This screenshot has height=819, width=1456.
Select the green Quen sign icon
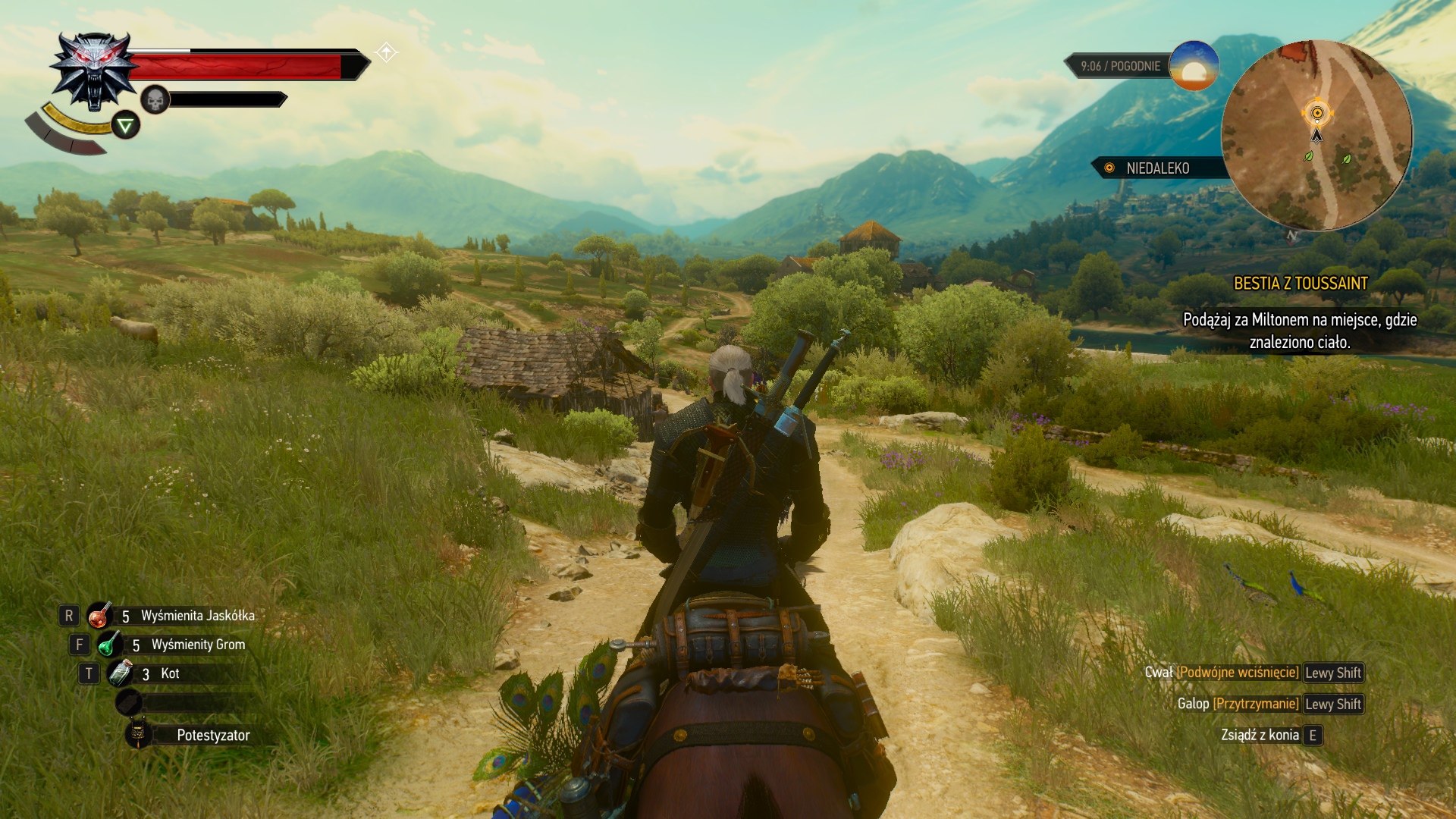click(x=126, y=125)
